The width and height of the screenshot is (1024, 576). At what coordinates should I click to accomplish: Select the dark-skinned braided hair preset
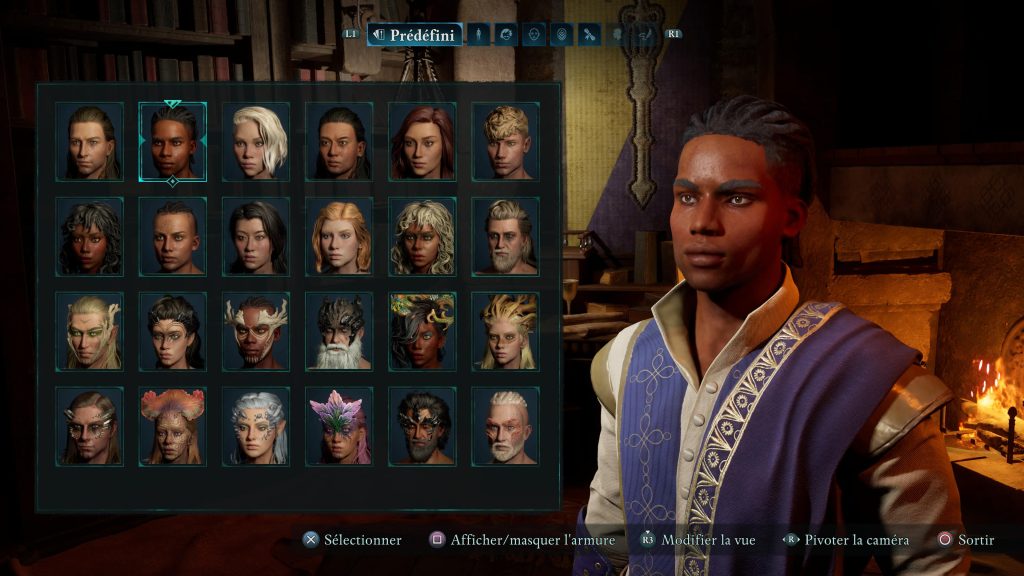click(173, 142)
